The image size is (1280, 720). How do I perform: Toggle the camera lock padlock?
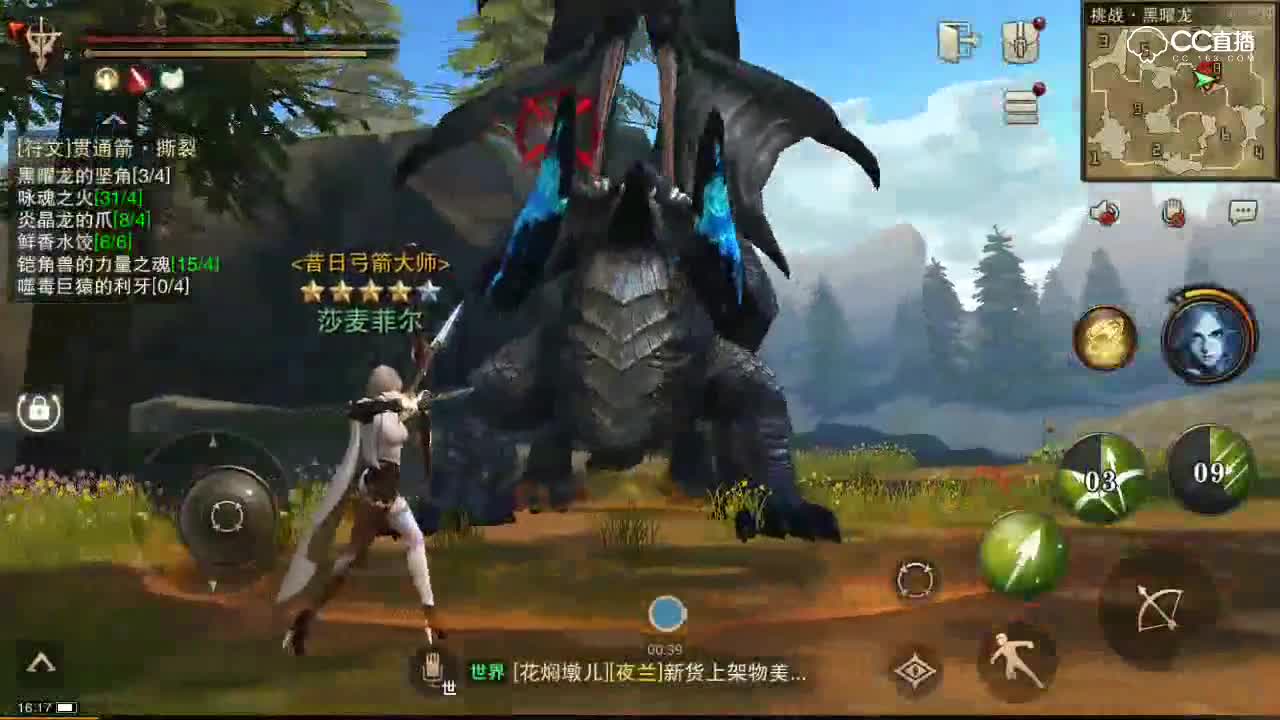37,410
